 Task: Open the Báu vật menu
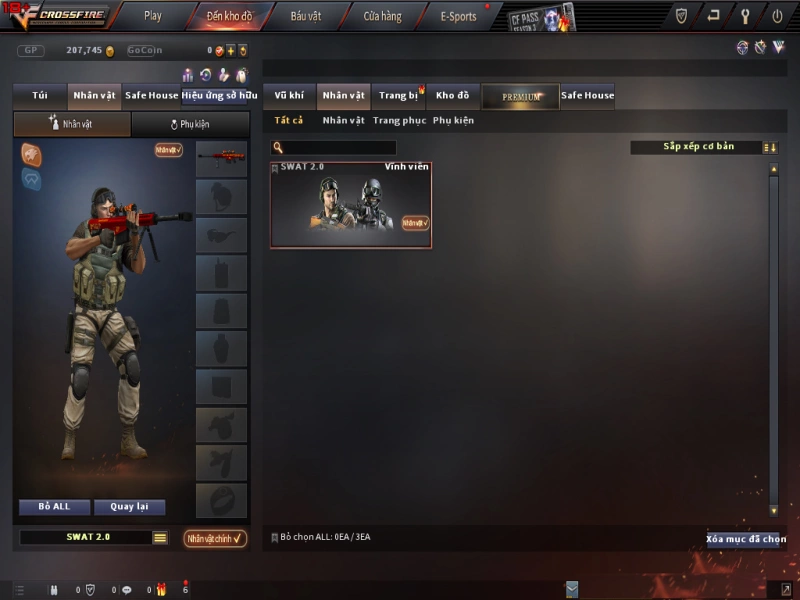[306, 16]
